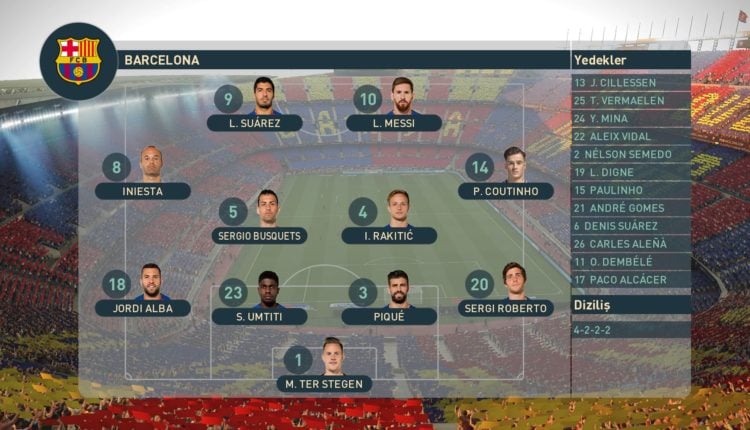The width and height of the screenshot is (750, 430).
Task: Select Nélson Semedo from the substitutes
Action: click(631, 154)
